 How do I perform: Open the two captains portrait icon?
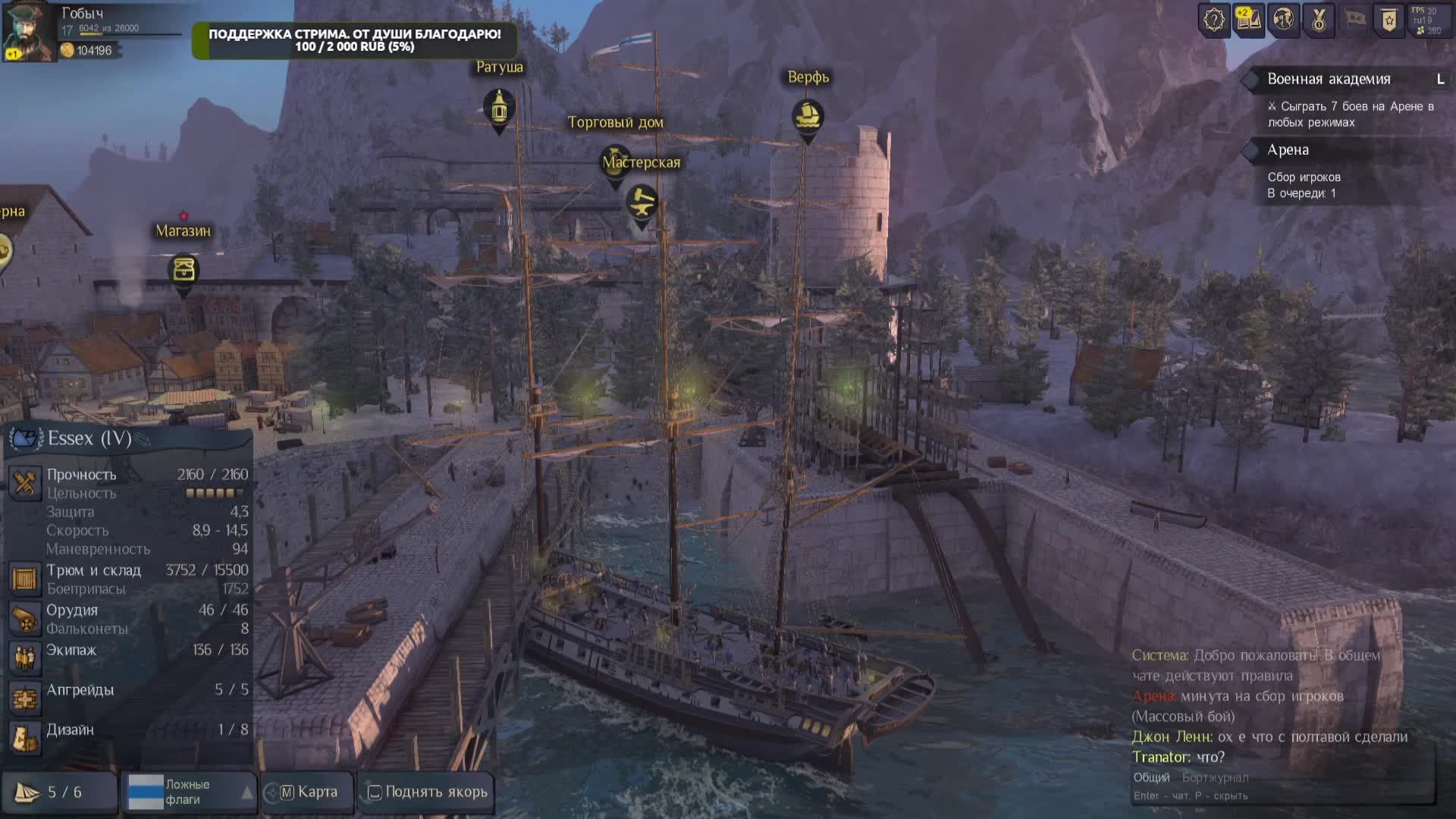coord(1283,20)
